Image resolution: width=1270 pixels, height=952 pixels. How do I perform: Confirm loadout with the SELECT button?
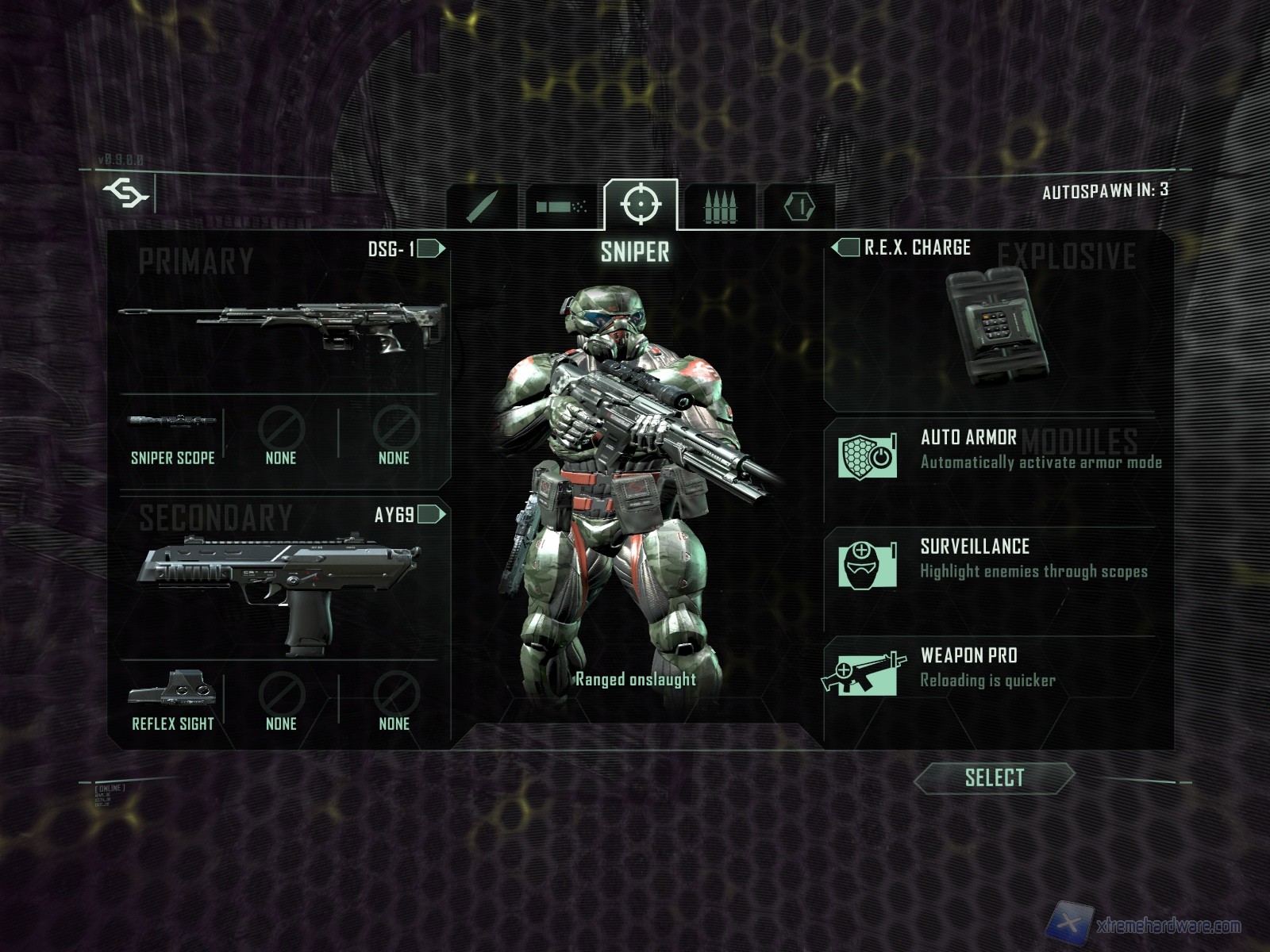[994, 778]
